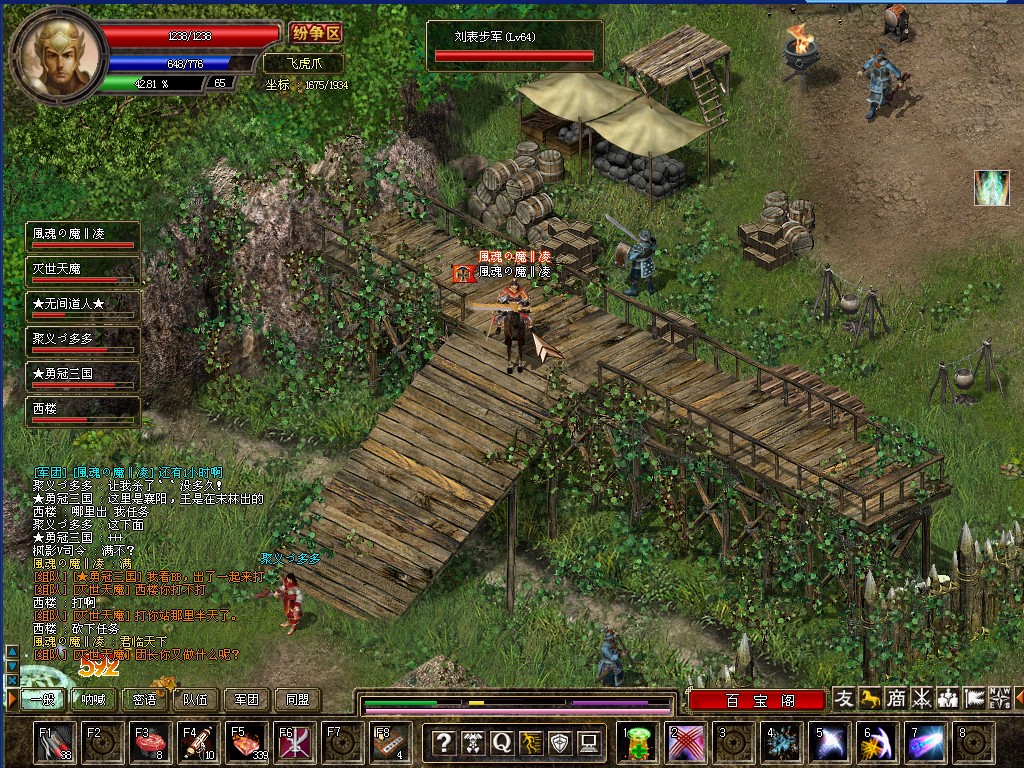Image resolution: width=1024 pixels, height=768 pixels.
Task: Open the question mark help button
Action: (444, 743)
